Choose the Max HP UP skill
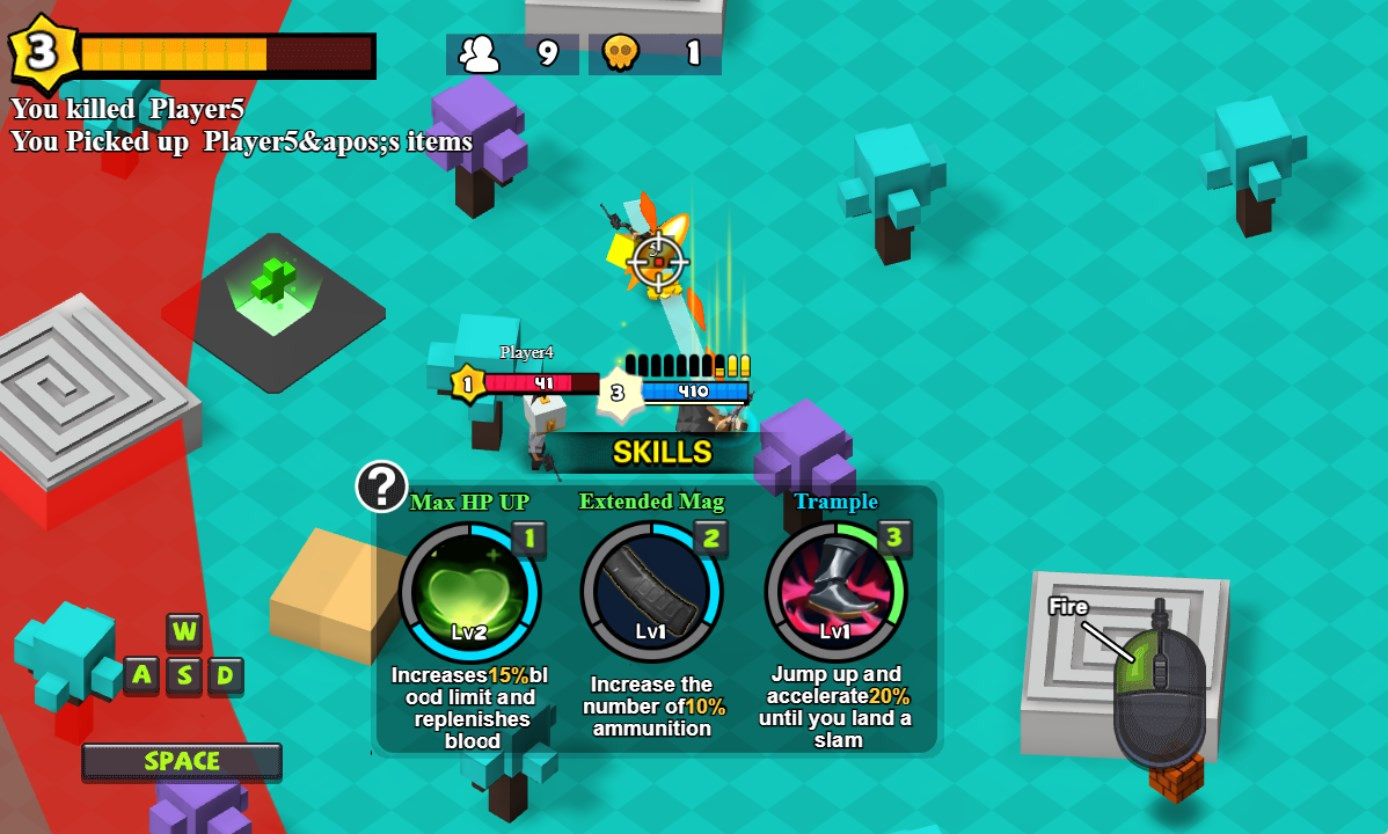Image resolution: width=1388 pixels, height=834 pixels. point(470,592)
